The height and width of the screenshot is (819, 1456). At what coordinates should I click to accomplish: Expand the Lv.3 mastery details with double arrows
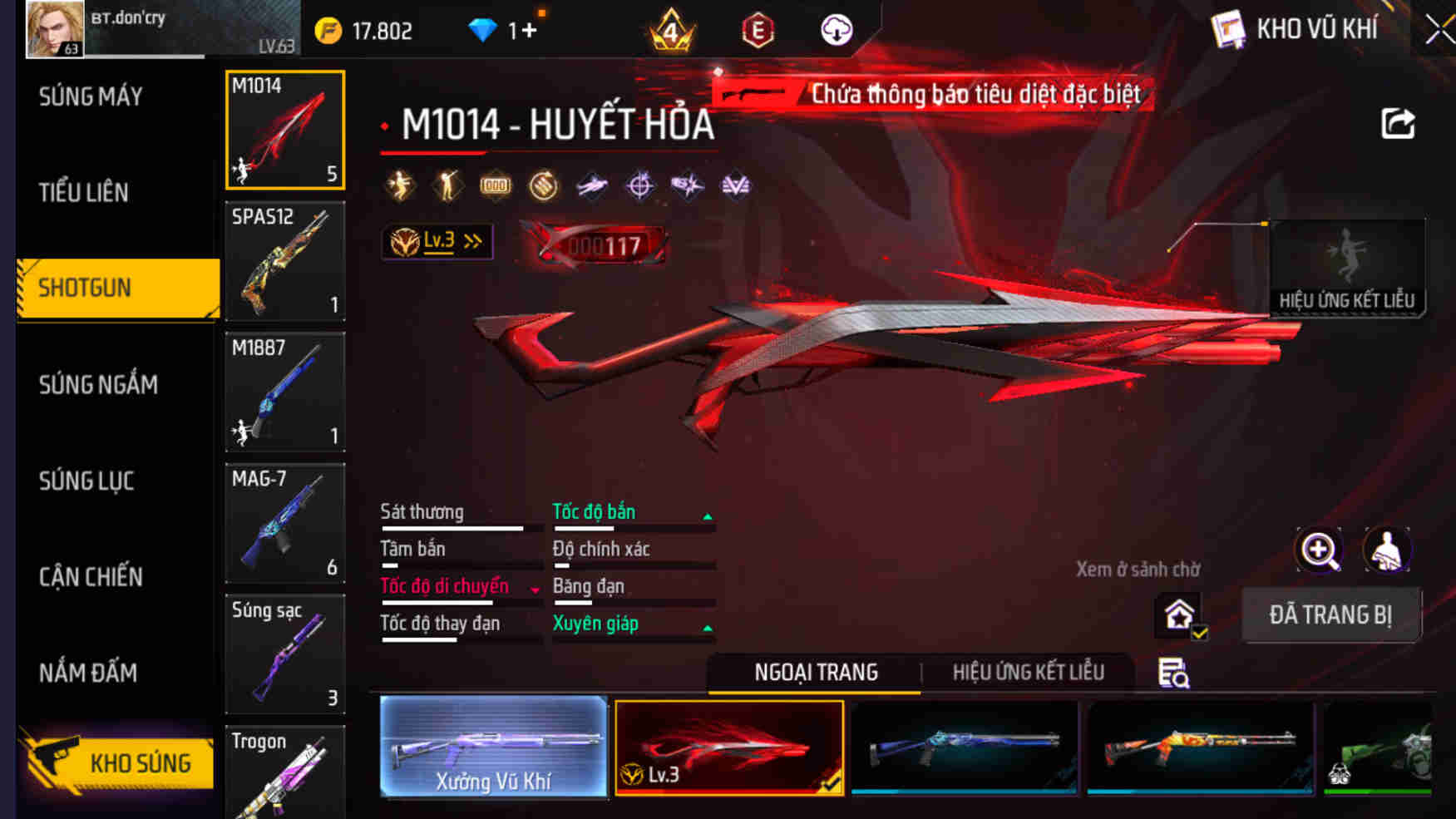472,241
